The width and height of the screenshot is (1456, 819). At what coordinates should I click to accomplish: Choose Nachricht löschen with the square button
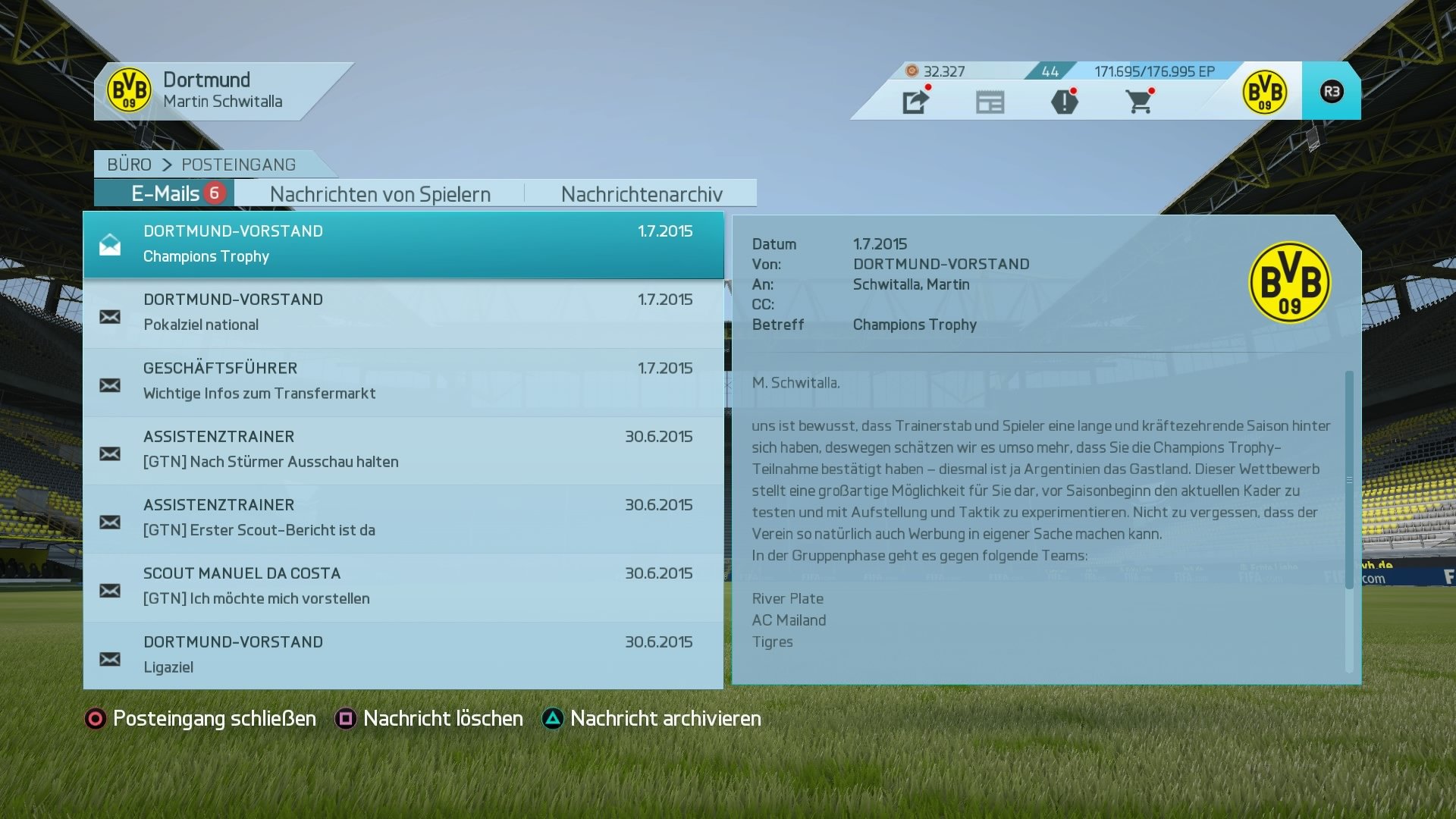[441, 718]
